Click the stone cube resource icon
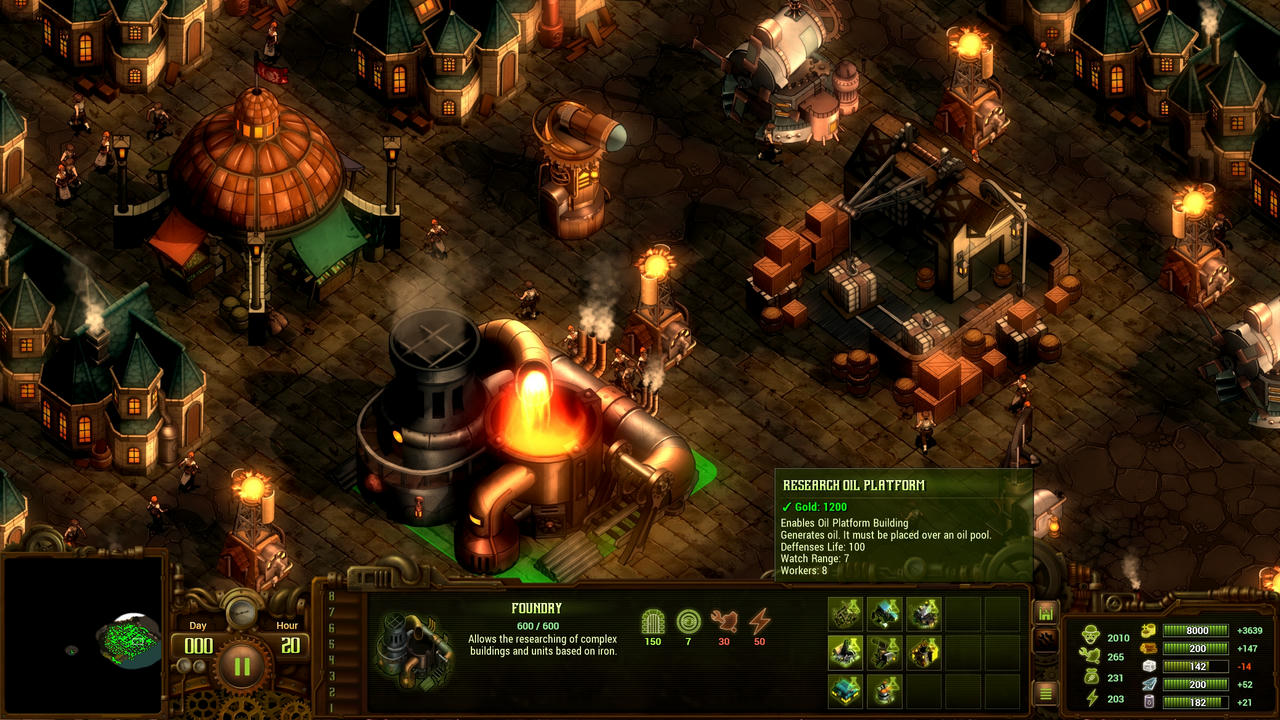 pyautogui.click(x=1149, y=667)
